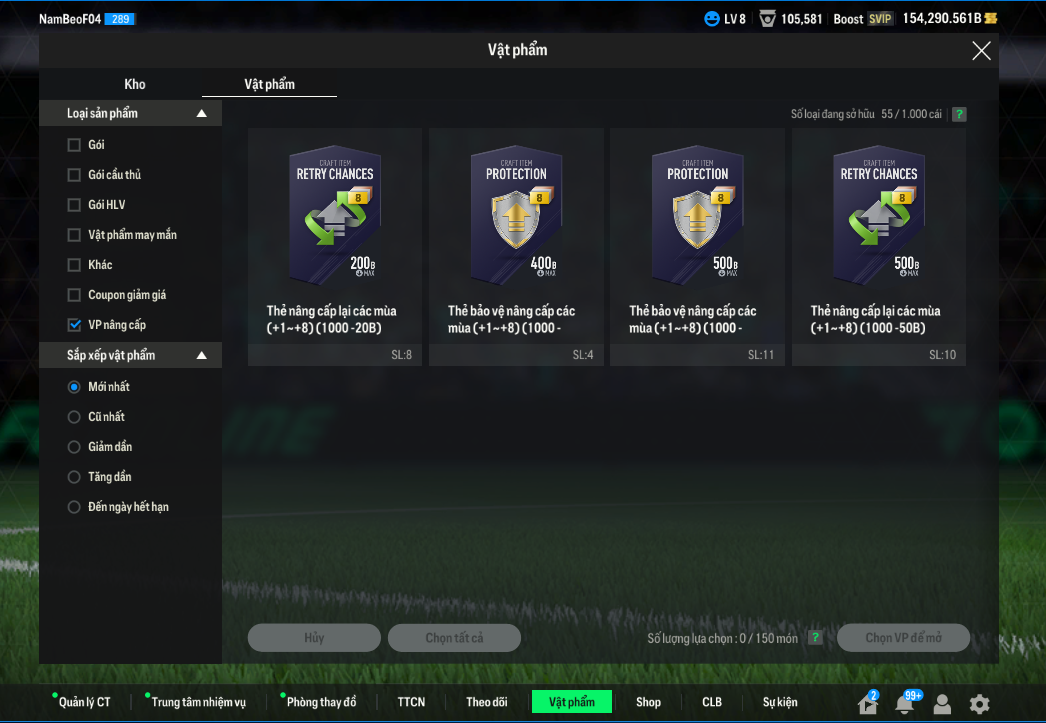
Task: Open the CLB menu
Action: (x=712, y=702)
